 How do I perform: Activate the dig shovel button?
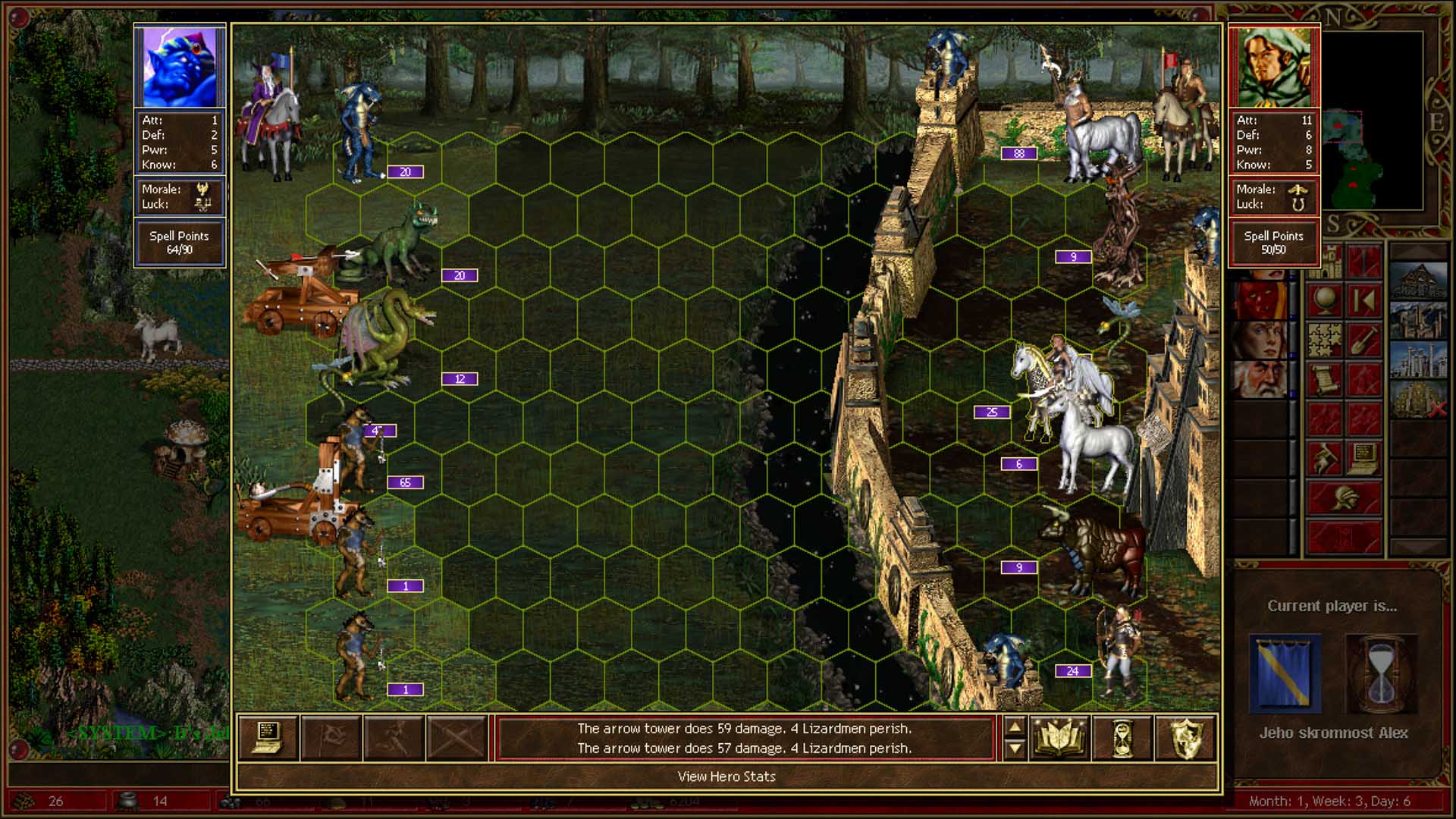tap(1363, 340)
